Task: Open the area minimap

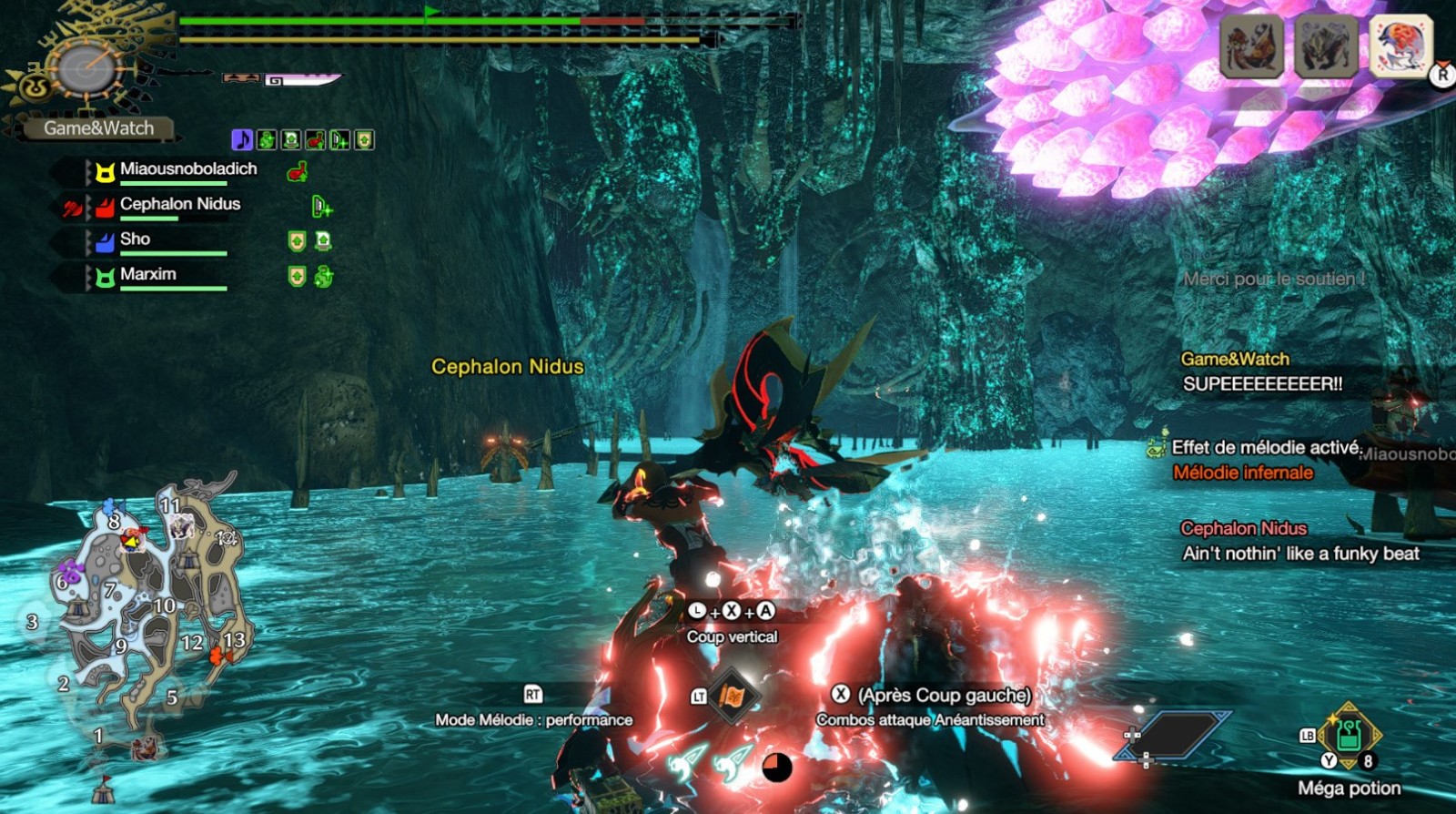Action: [146, 610]
